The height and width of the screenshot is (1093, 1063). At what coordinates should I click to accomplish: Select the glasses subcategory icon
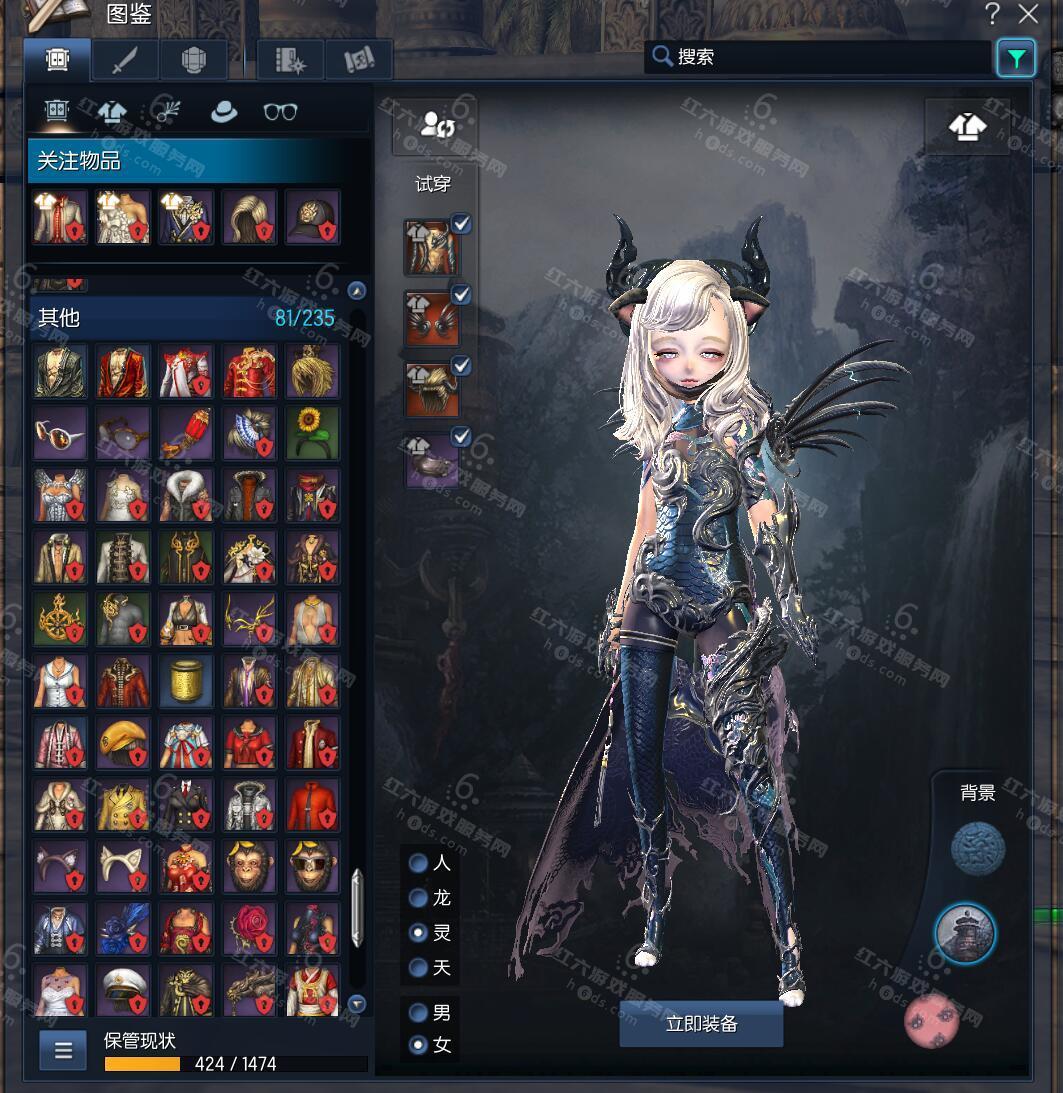280,112
